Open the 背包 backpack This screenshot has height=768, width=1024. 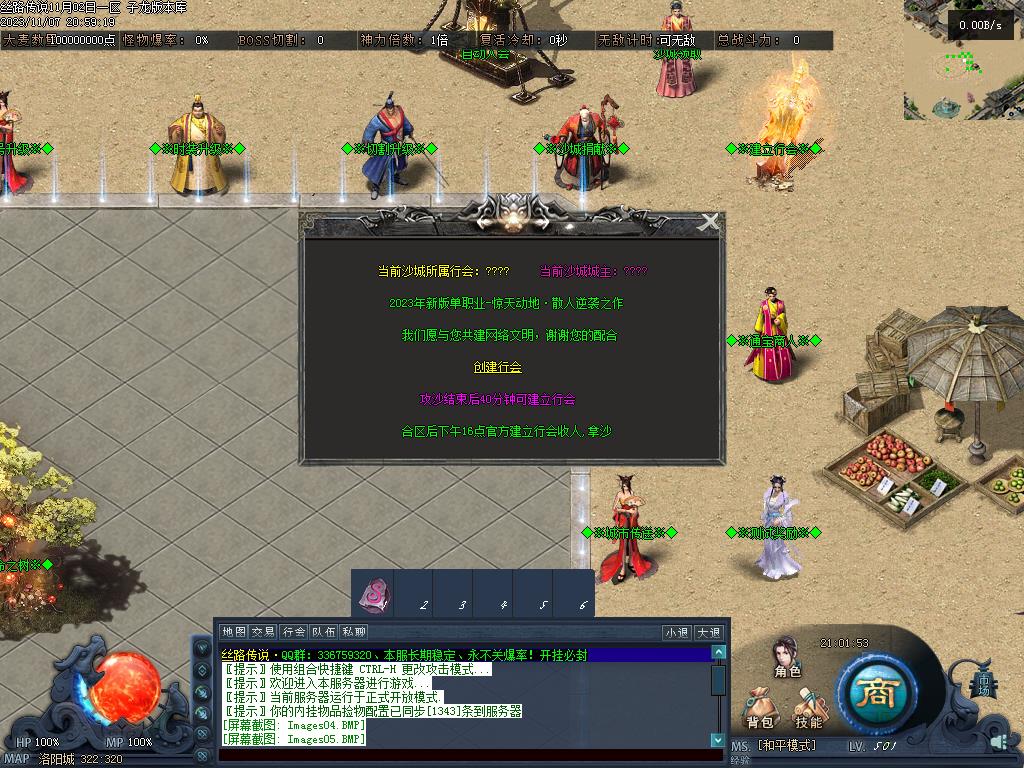pos(760,705)
